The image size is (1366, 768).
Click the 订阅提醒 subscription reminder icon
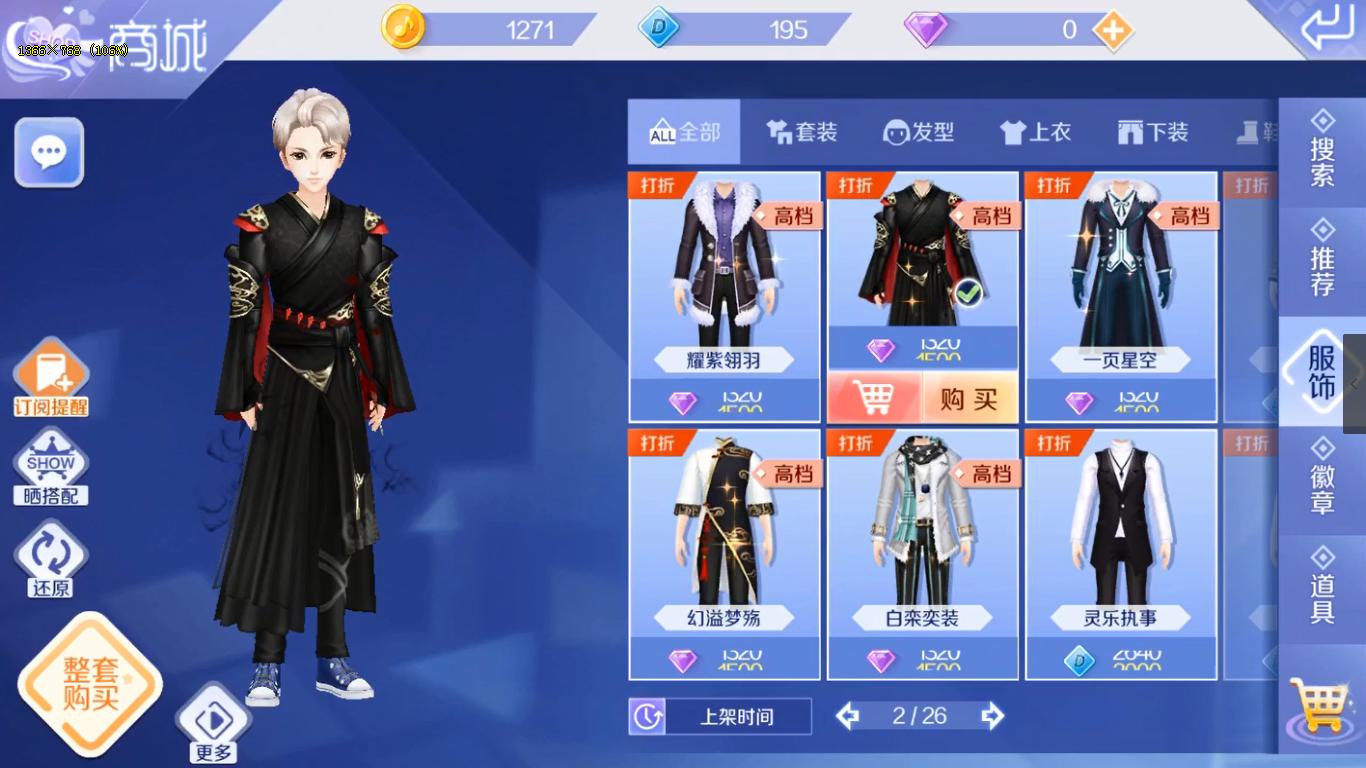point(50,372)
